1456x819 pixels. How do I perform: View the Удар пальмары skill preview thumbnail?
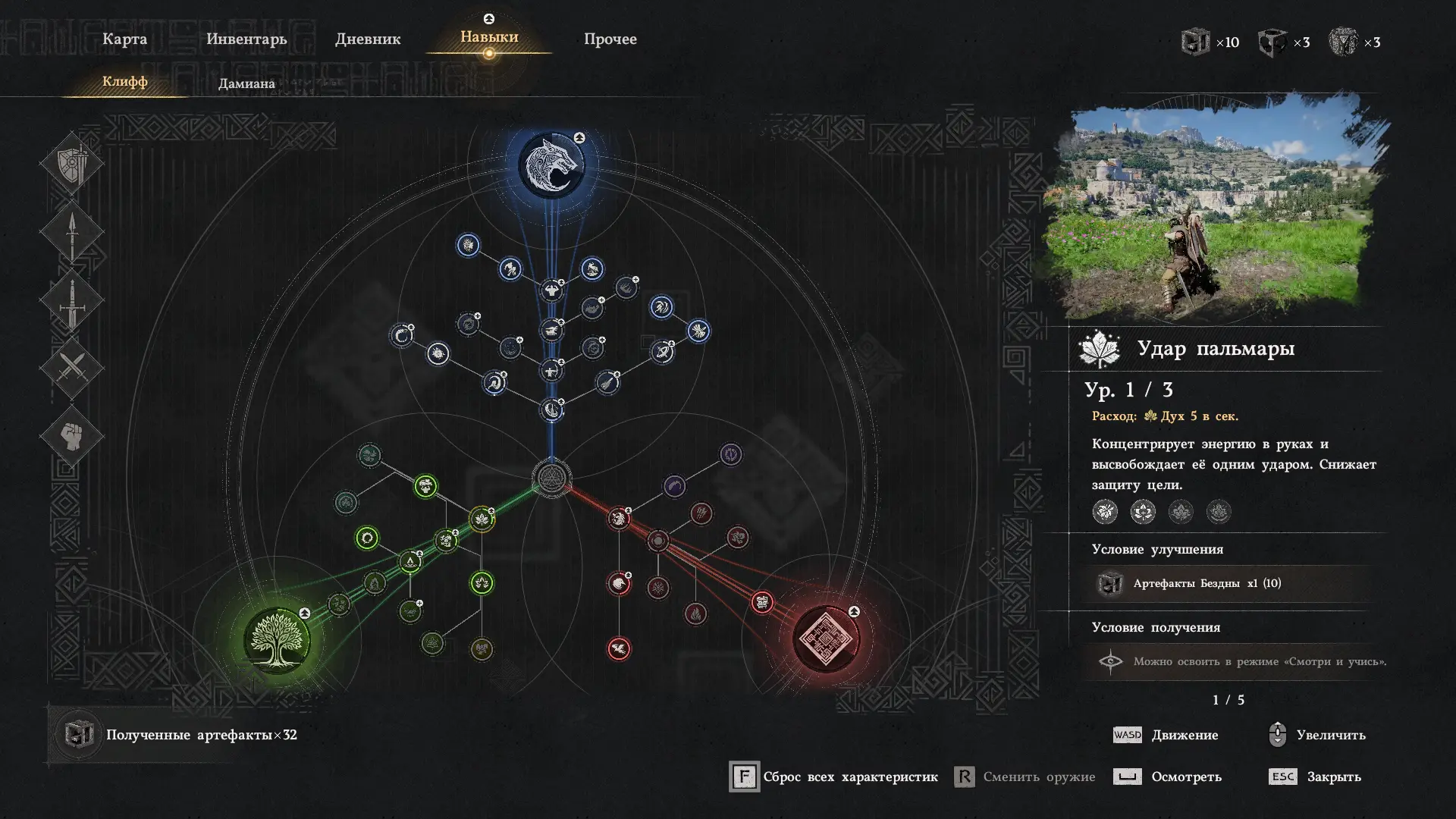(1216, 209)
